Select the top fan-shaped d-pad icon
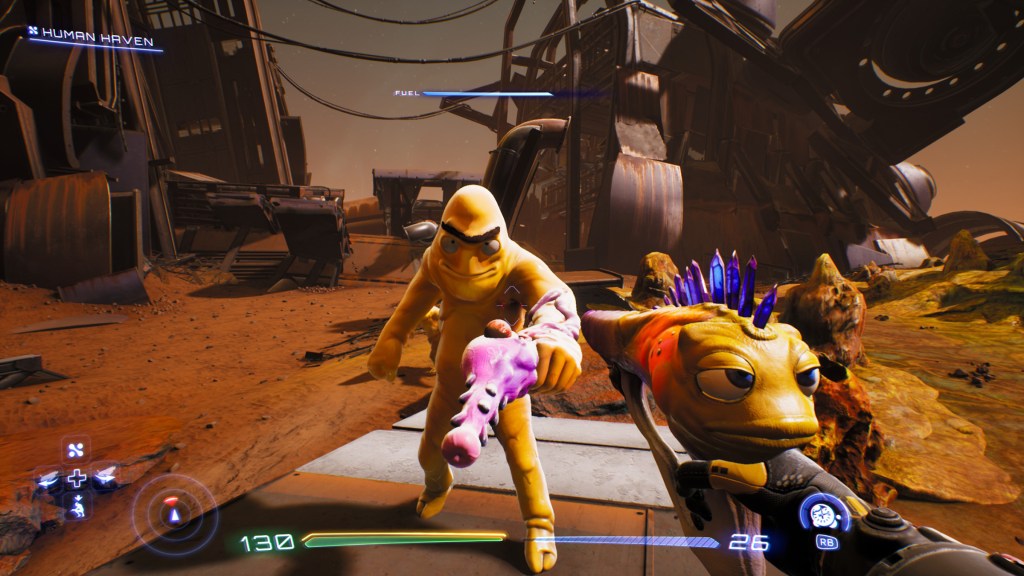 pyautogui.click(x=76, y=448)
